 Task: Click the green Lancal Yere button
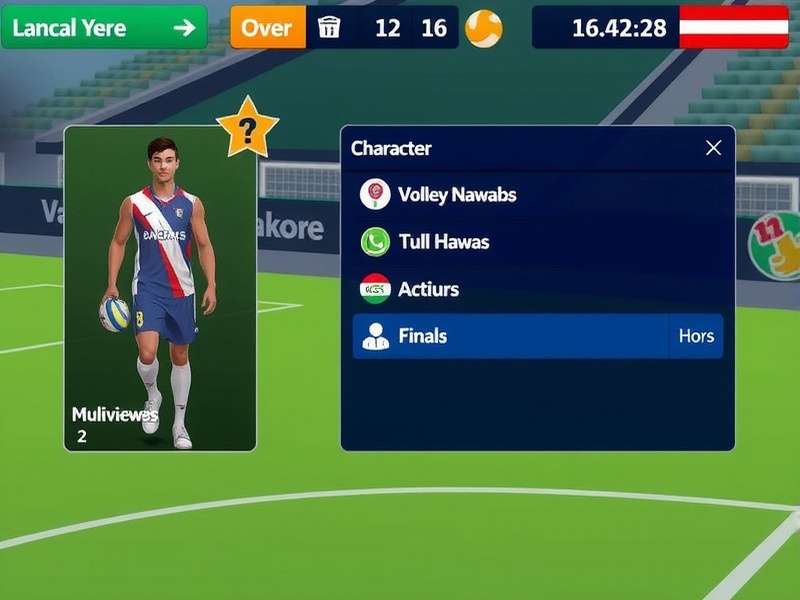(x=104, y=27)
